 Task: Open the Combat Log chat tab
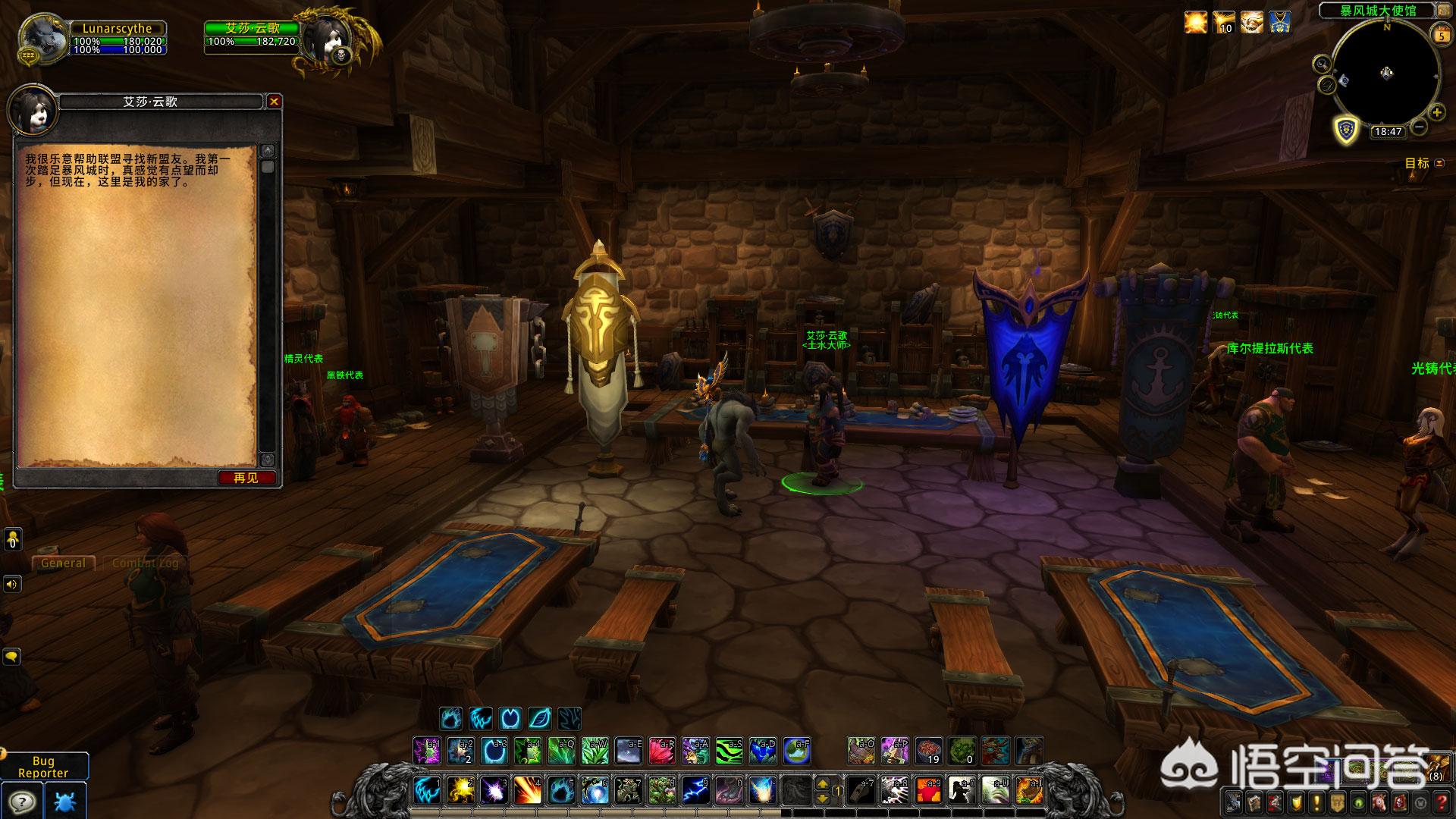click(145, 563)
